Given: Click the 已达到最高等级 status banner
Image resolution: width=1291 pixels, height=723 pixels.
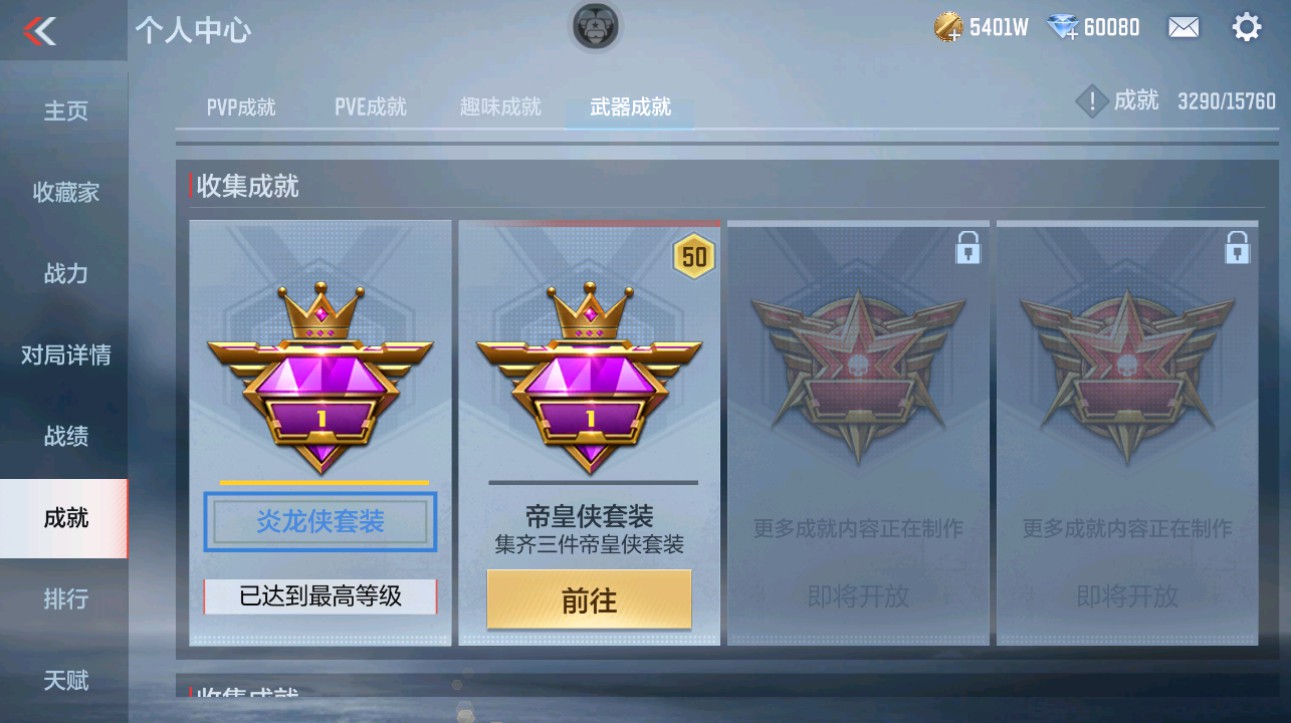Looking at the screenshot, I should pyautogui.click(x=319, y=598).
